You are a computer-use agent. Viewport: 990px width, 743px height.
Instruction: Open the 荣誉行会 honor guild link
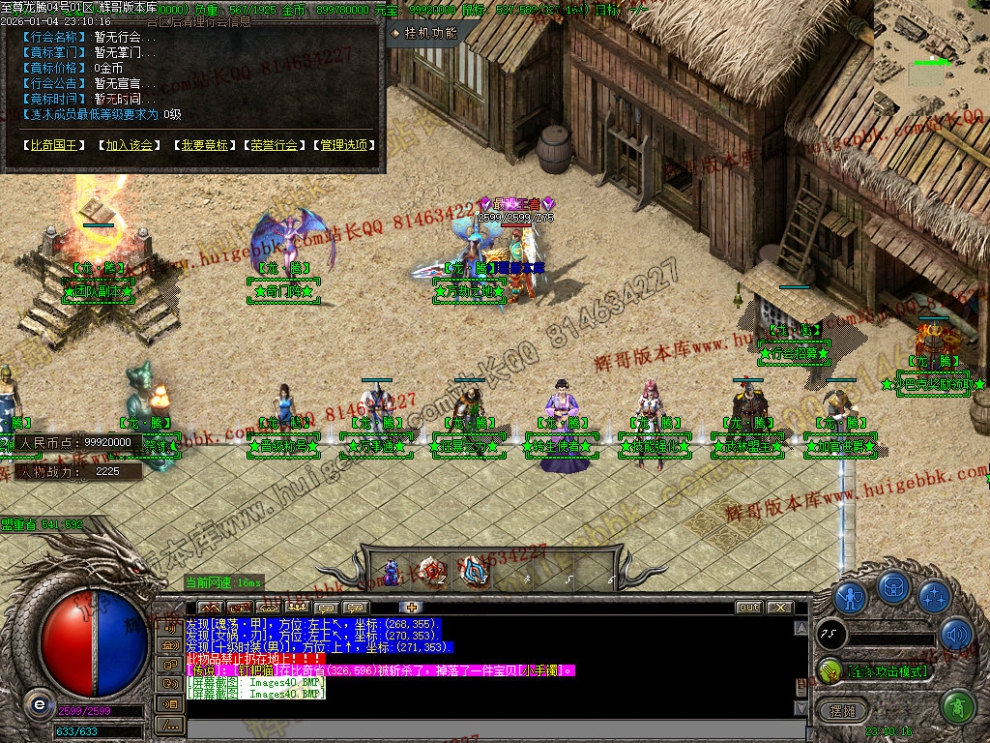(274, 145)
